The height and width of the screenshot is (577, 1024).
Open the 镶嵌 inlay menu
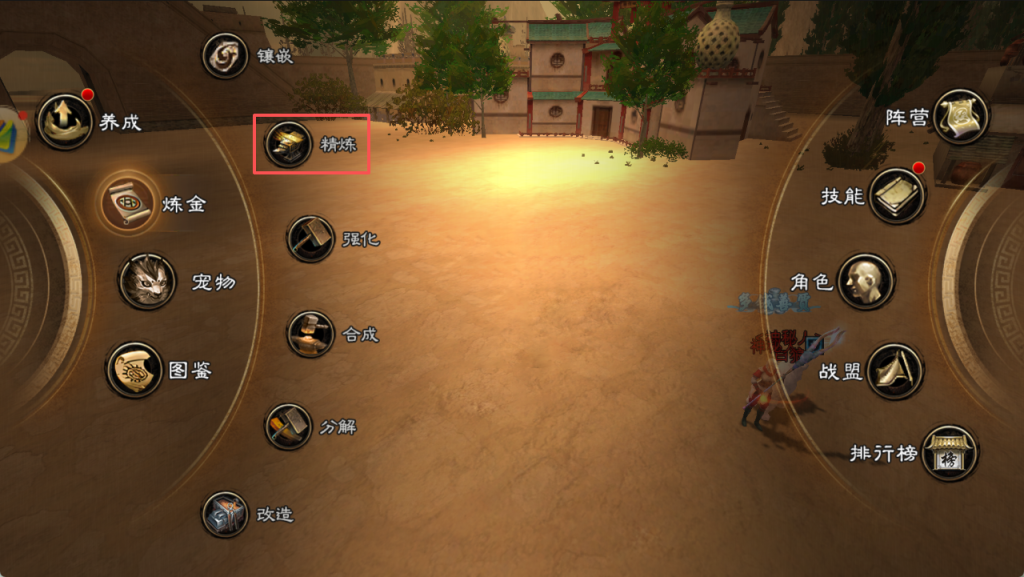point(226,56)
